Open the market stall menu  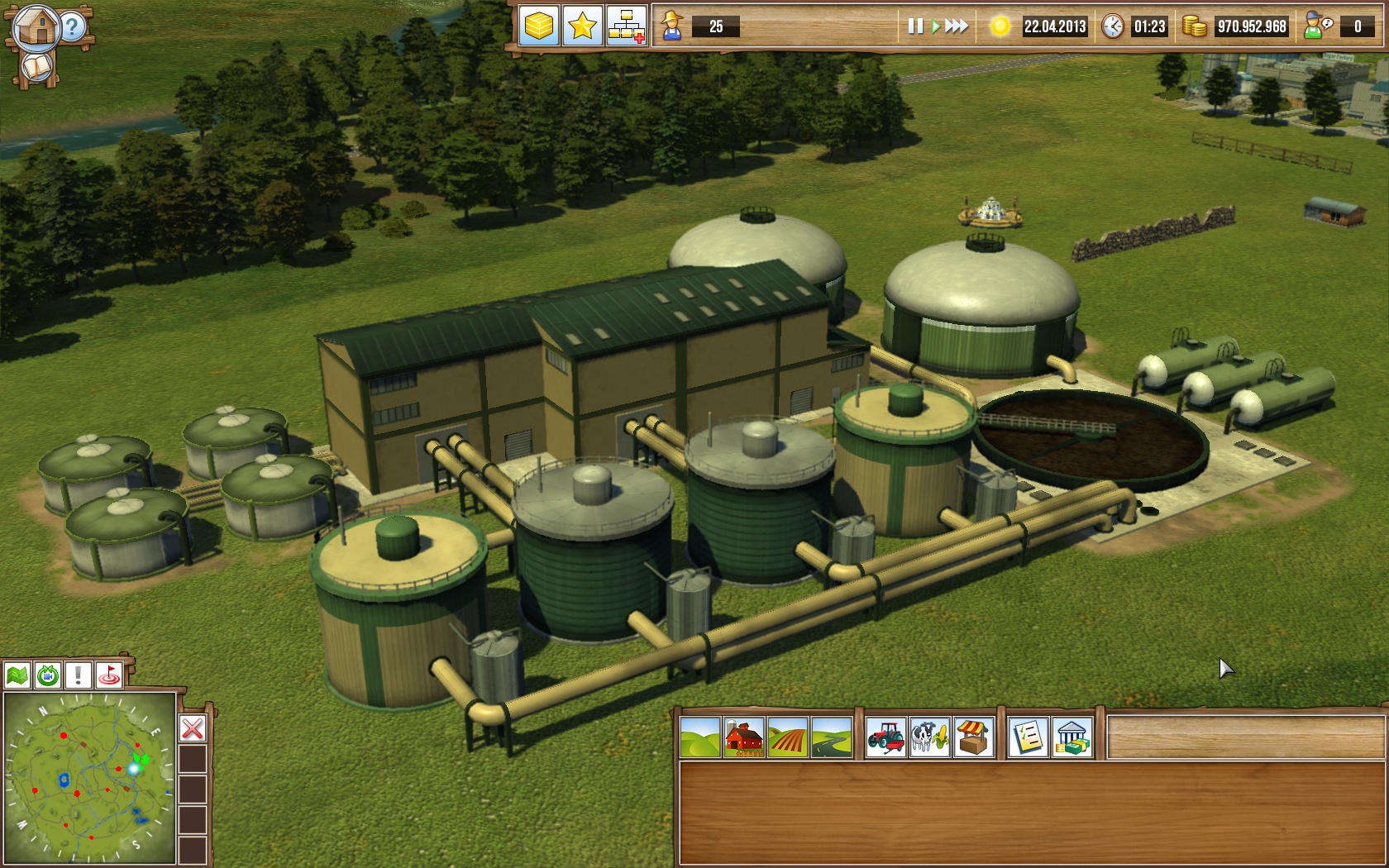(x=973, y=737)
